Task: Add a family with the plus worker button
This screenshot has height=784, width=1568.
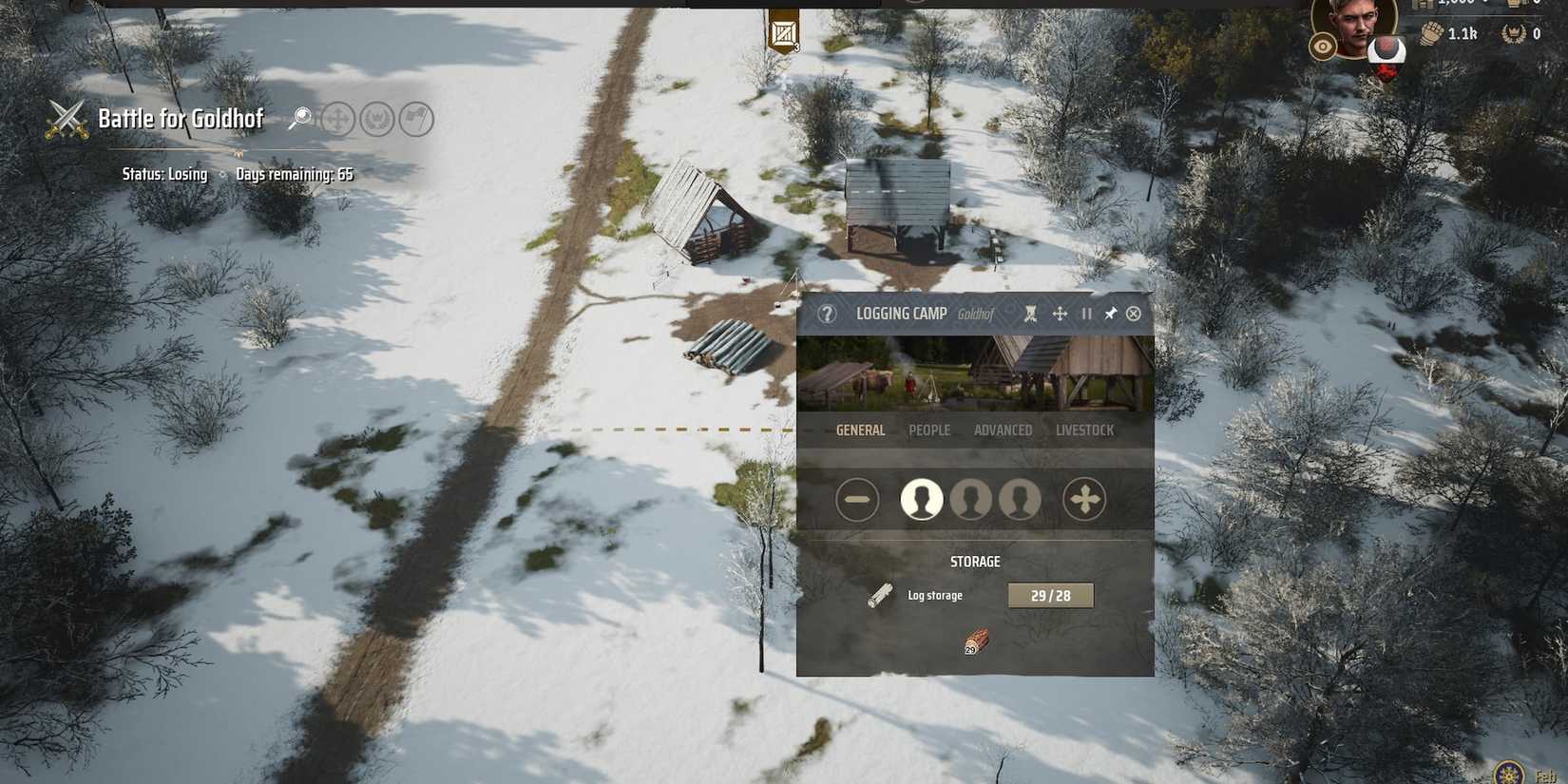Action: [1083, 499]
